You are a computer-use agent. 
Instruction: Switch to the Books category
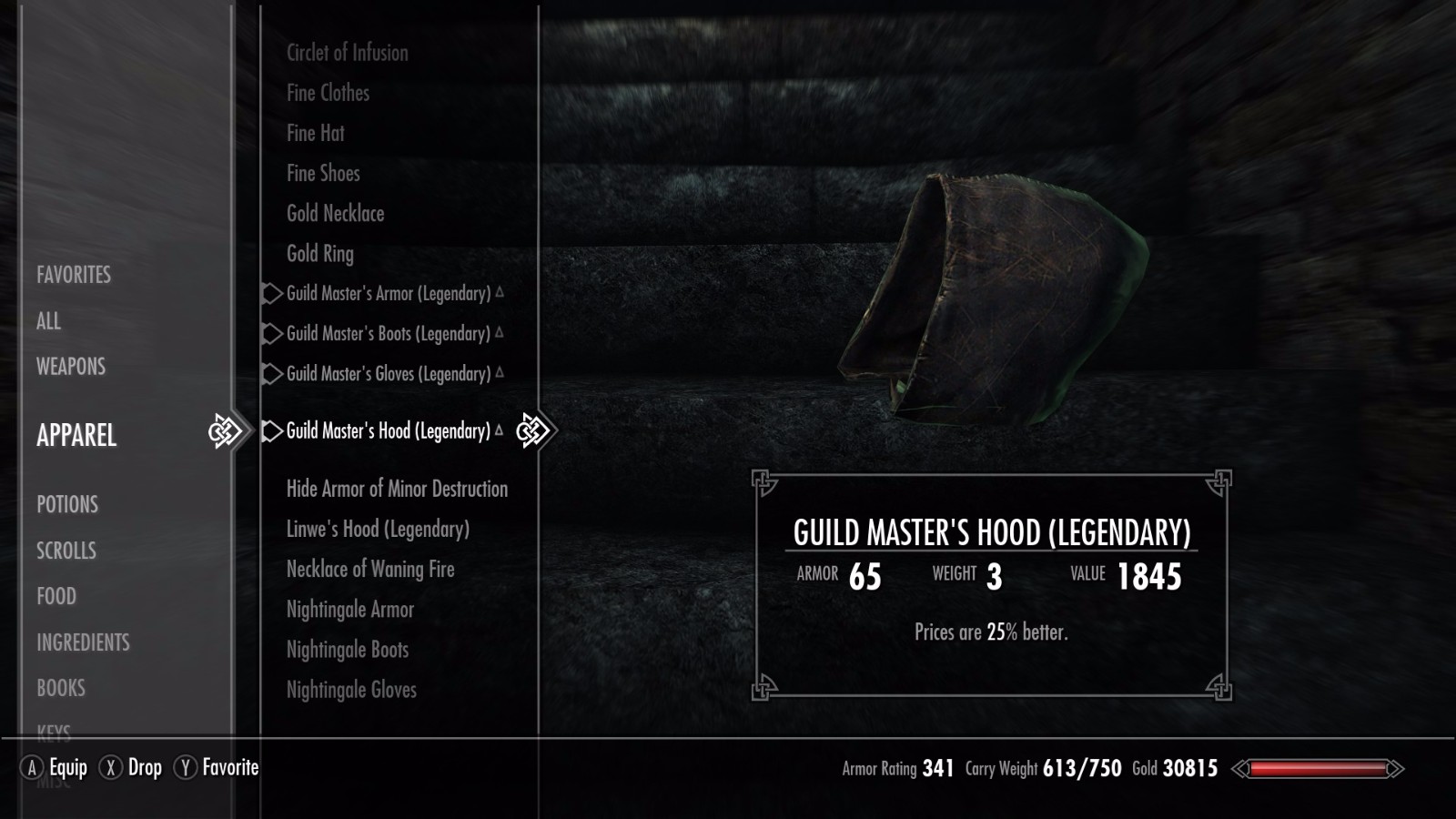tap(61, 688)
